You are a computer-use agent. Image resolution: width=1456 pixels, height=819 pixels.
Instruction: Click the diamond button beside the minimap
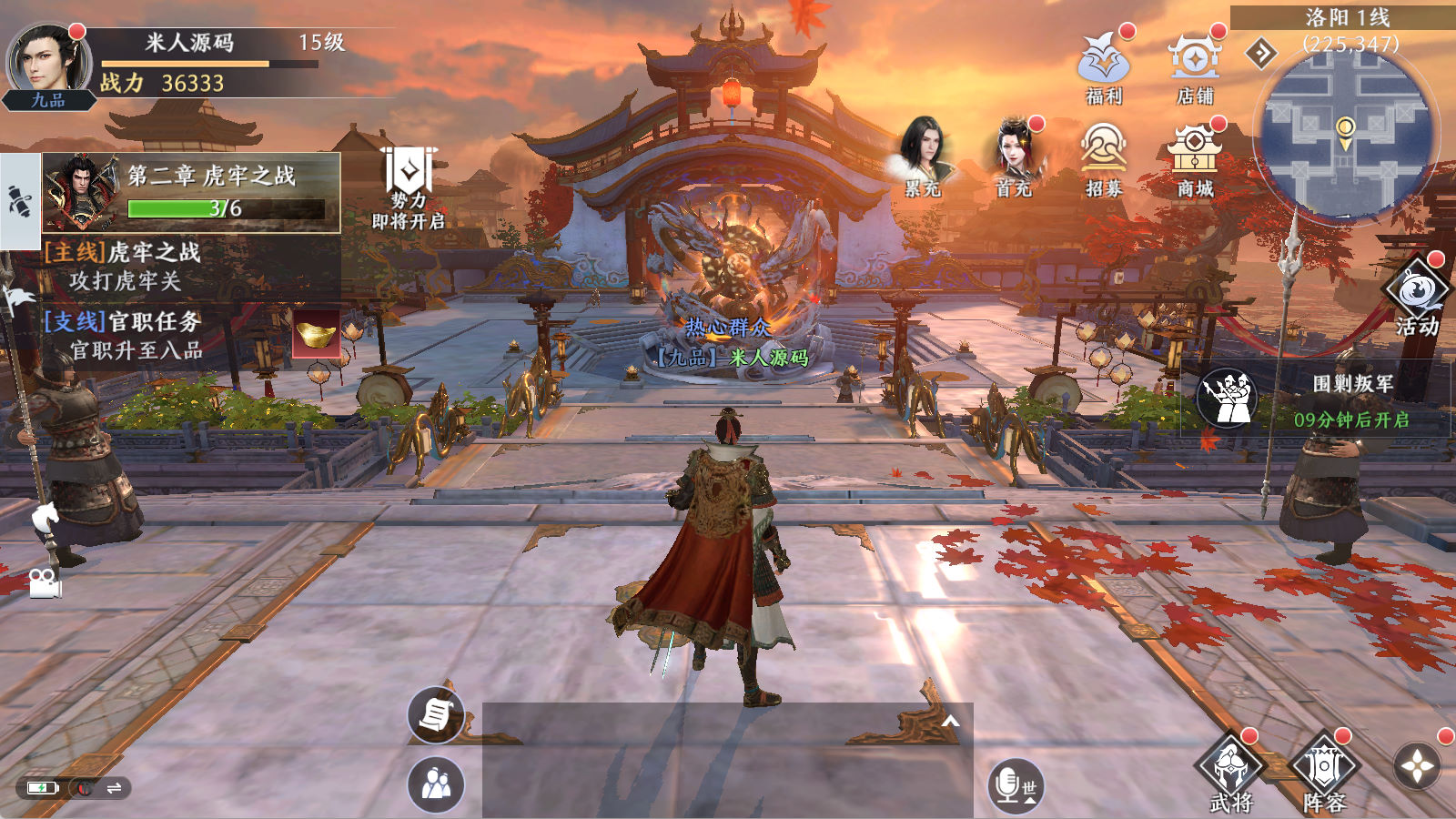(x=1261, y=54)
